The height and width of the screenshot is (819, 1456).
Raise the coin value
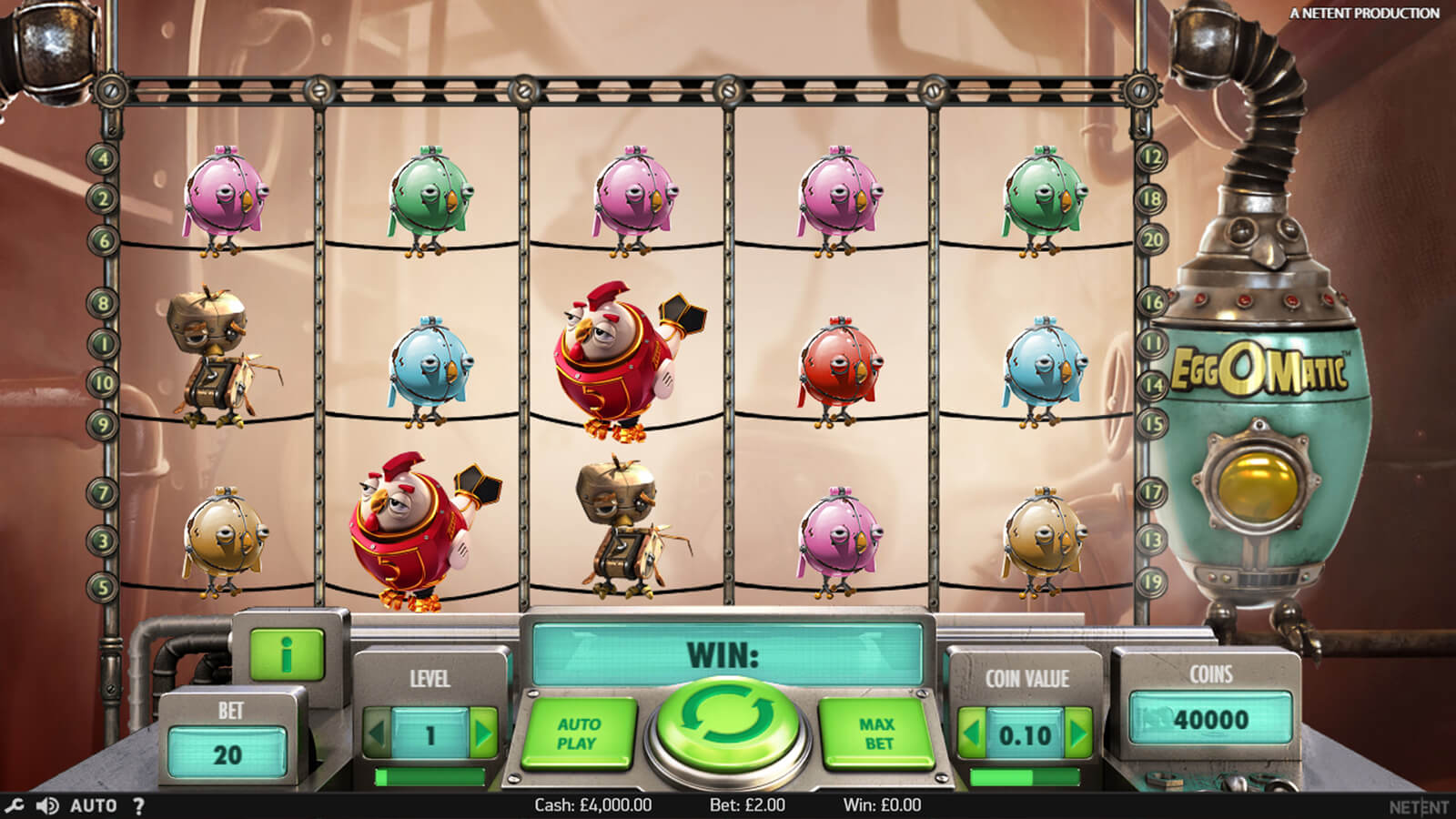click(x=1078, y=733)
